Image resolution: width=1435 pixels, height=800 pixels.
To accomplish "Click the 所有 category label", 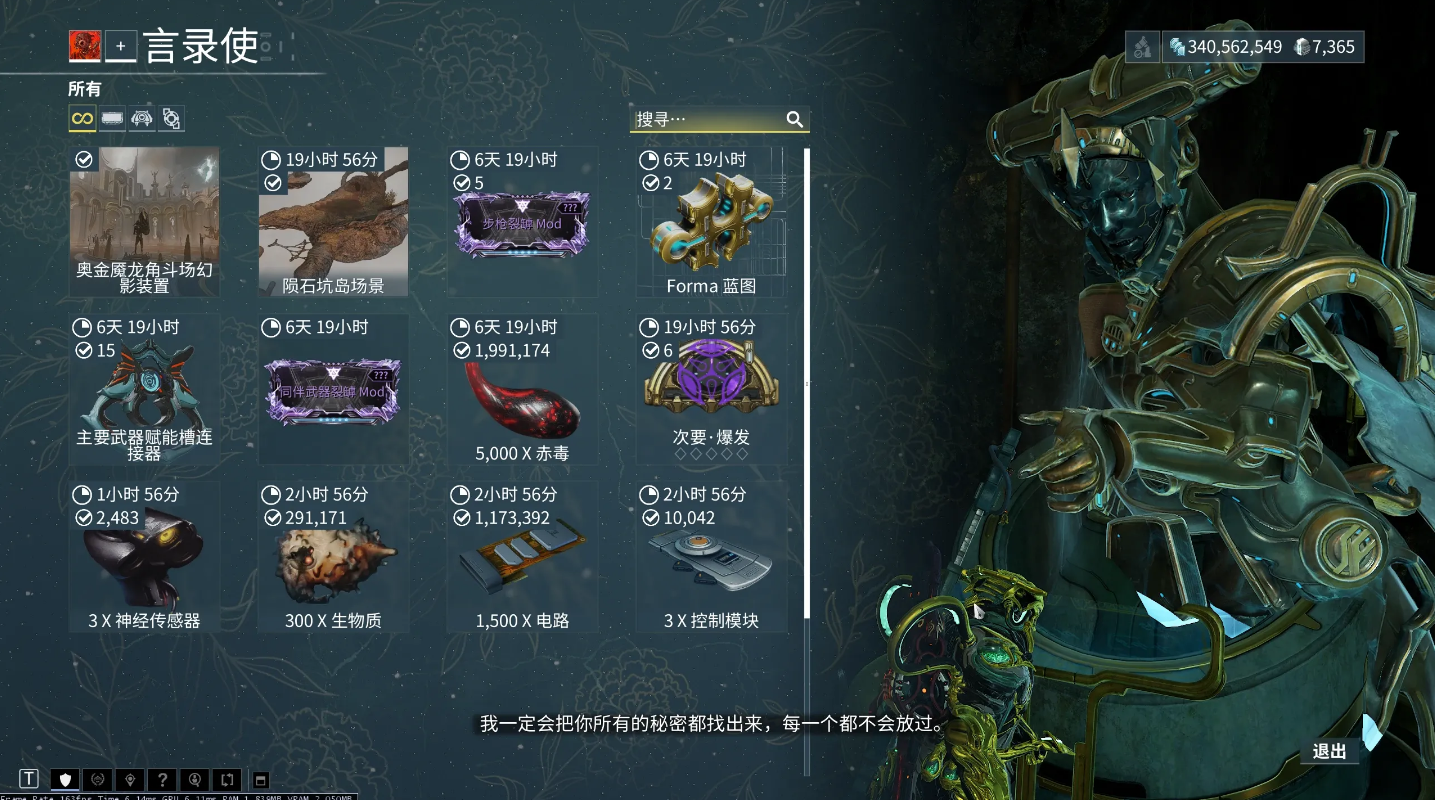I will (84, 89).
